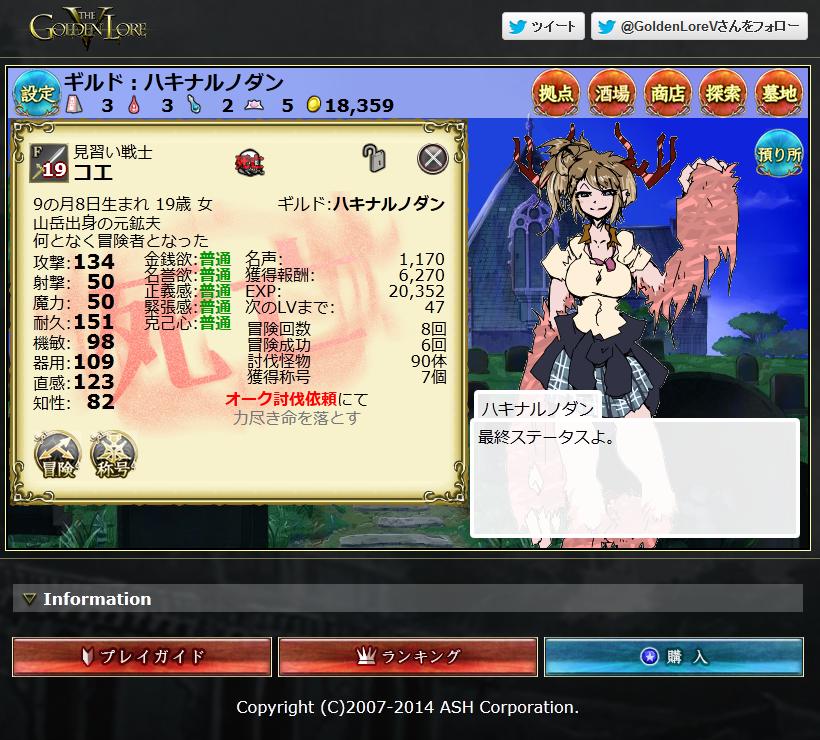Select the 探索 exploration button
This screenshot has height=740, width=820.
click(x=723, y=93)
